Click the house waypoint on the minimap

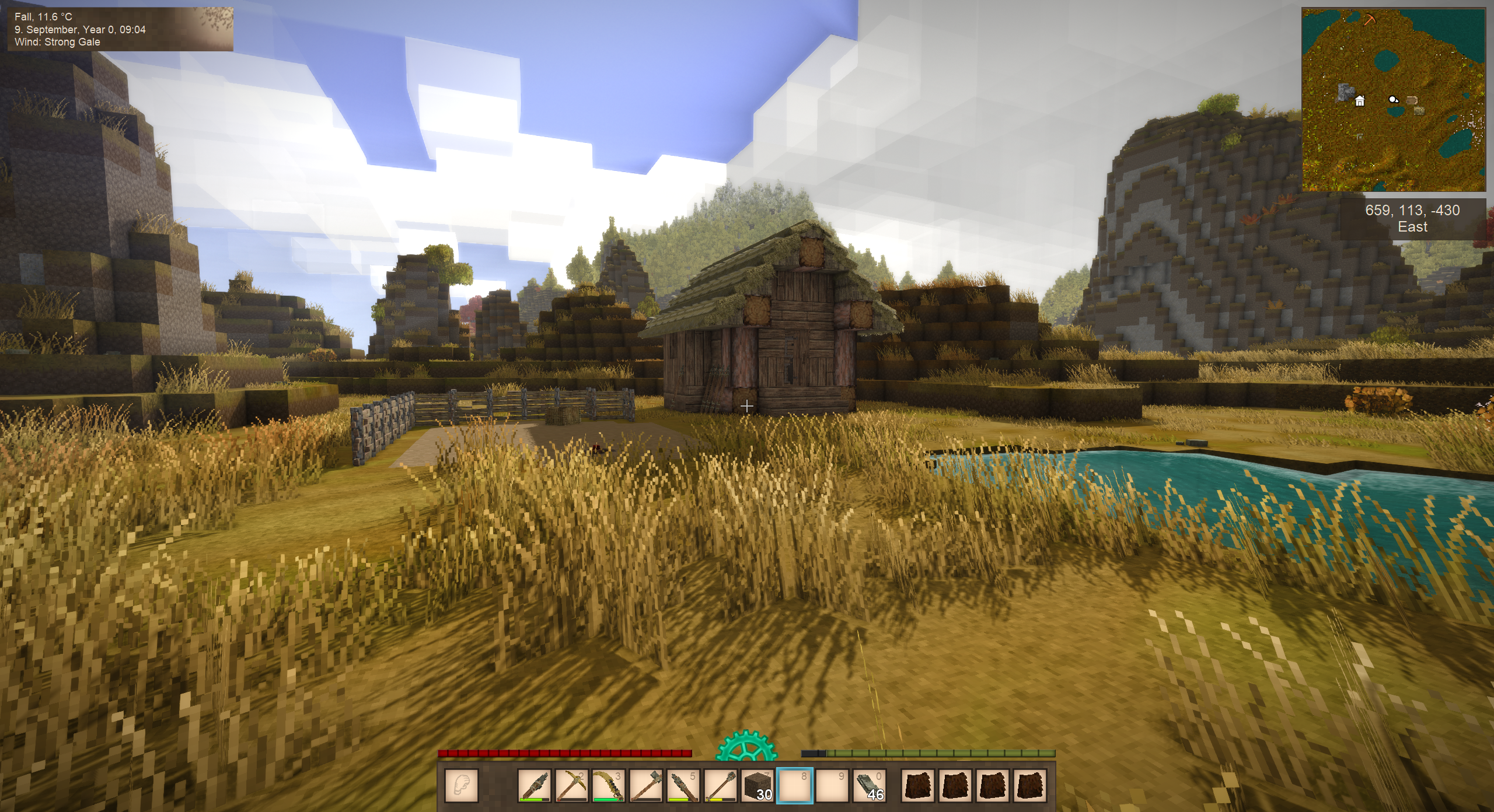[1360, 101]
